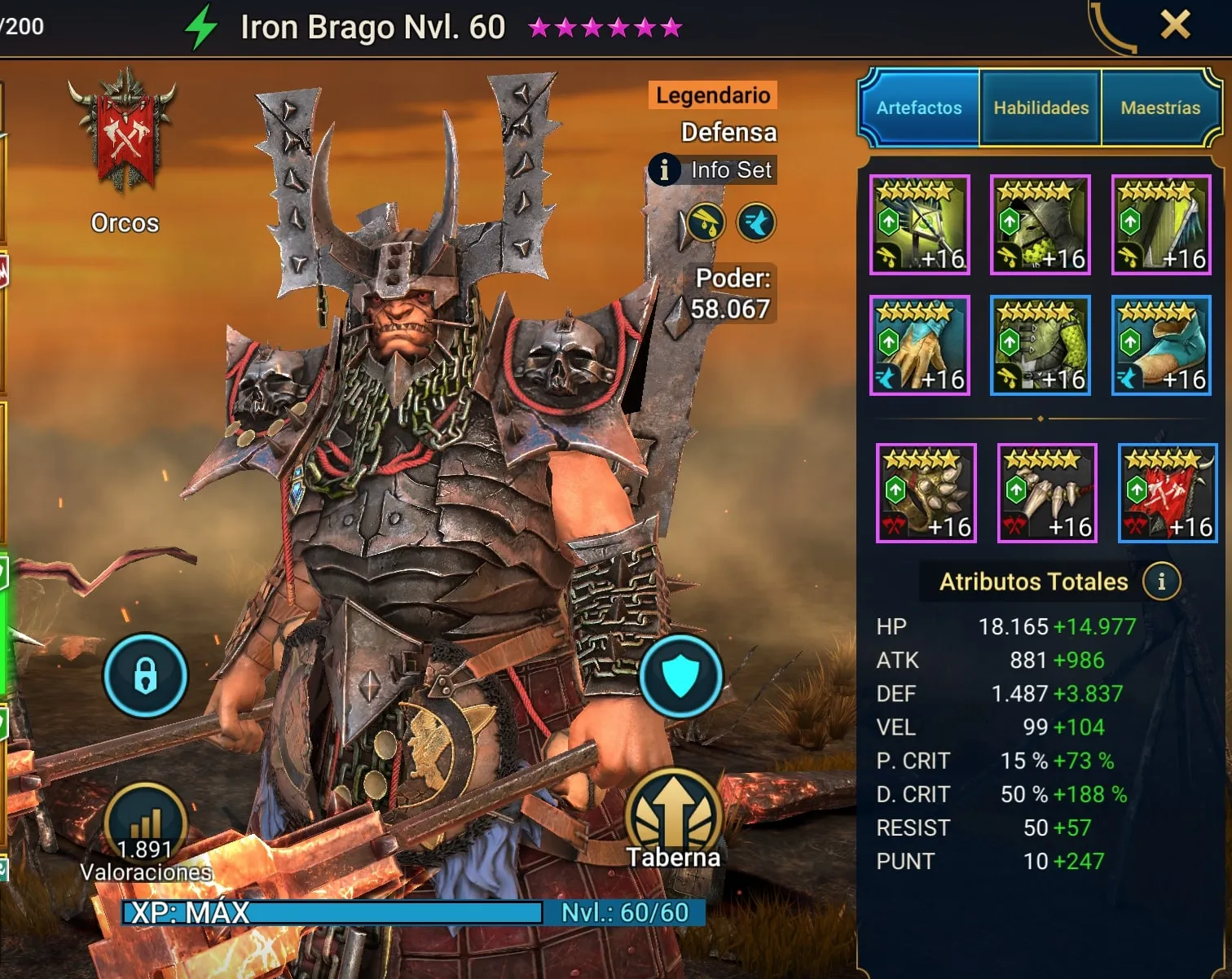Open the equipped chestplate artifact

click(1041, 345)
